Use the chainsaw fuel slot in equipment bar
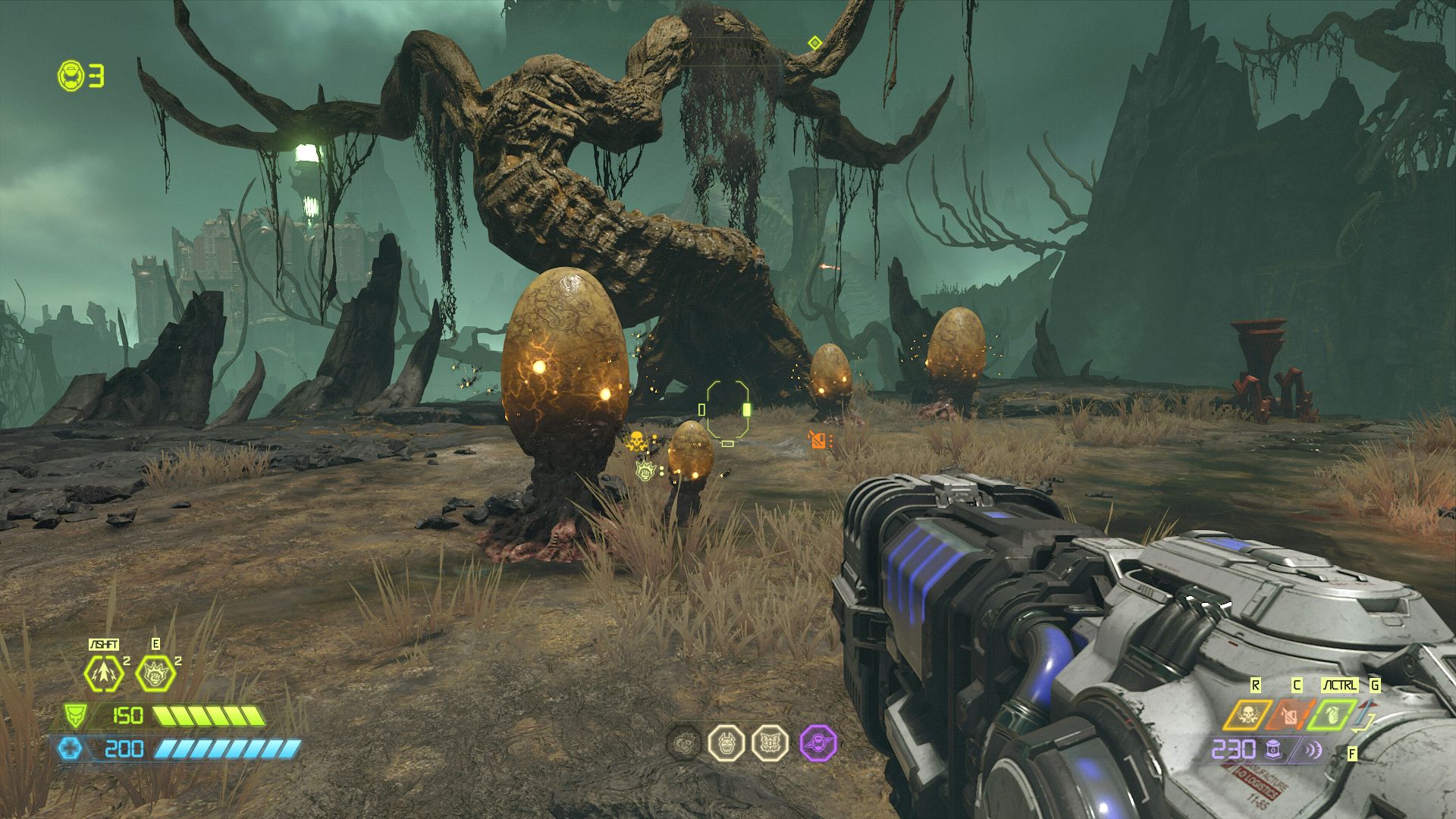 click(x=1289, y=714)
